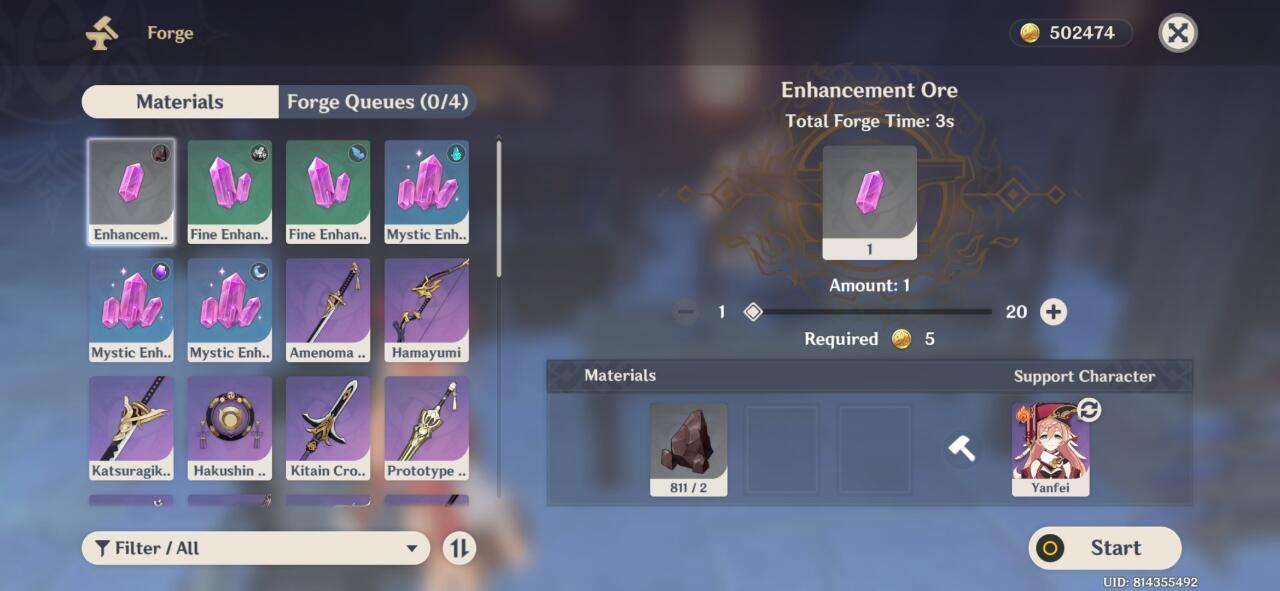Click the amount slider diamond handle
The height and width of the screenshot is (591, 1280).
pyautogui.click(x=753, y=312)
